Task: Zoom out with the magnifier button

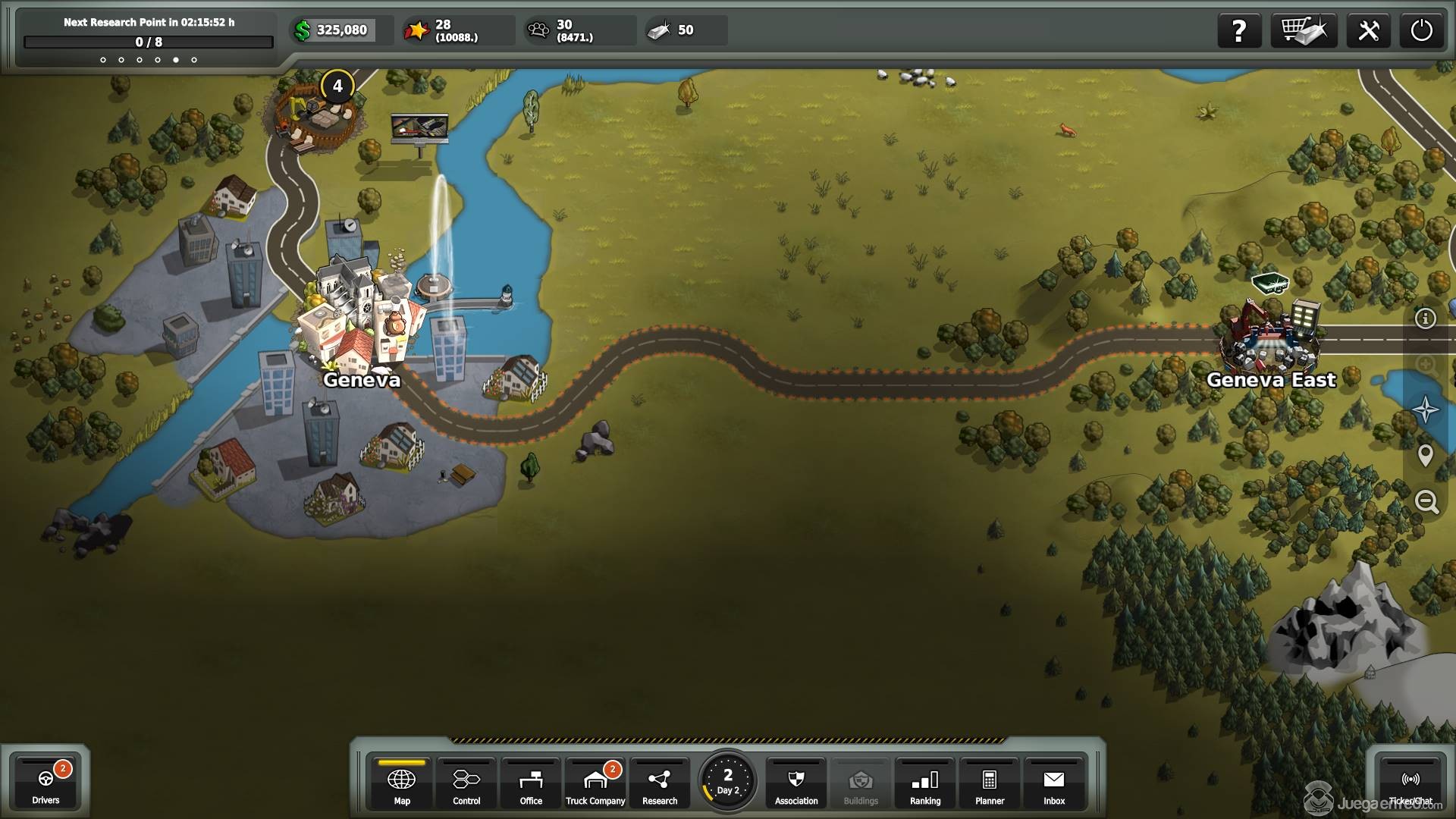Action: pos(1426,501)
